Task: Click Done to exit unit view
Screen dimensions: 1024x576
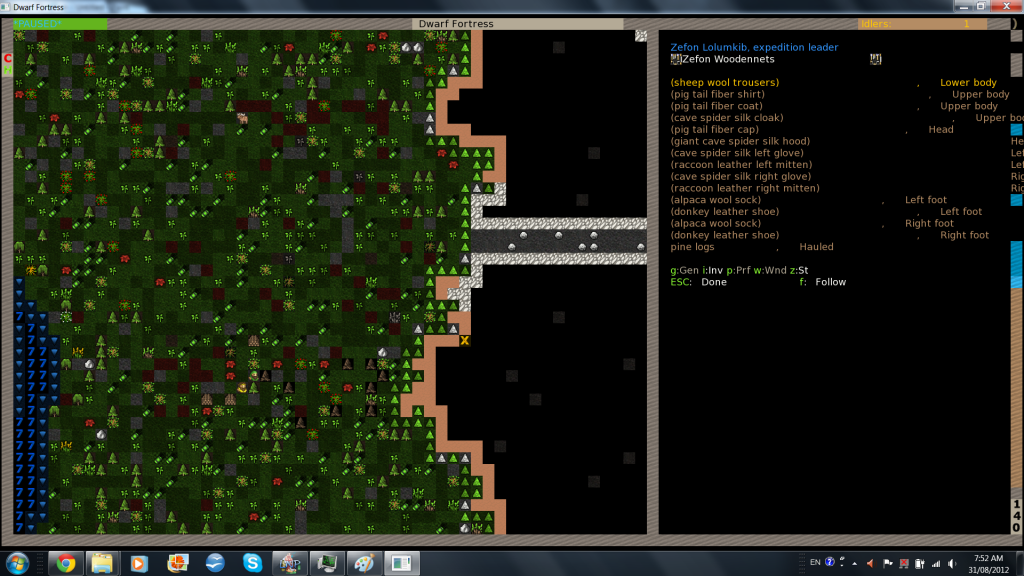Action: point(714,282)
